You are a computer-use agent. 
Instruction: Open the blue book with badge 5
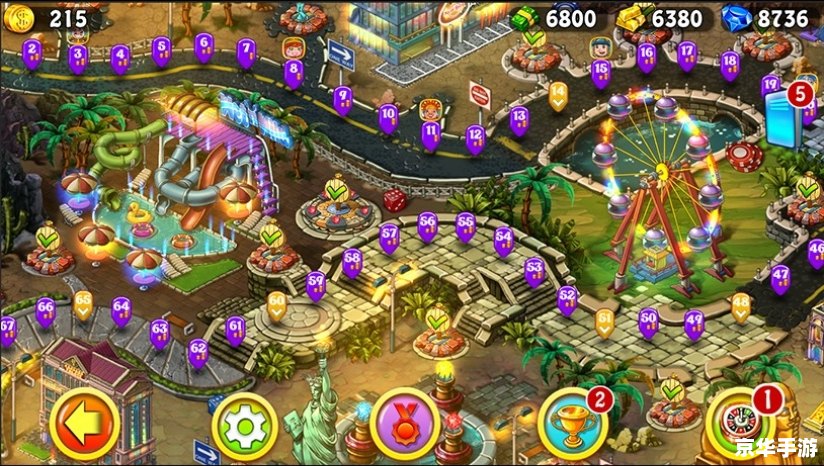tap(783, 117)
